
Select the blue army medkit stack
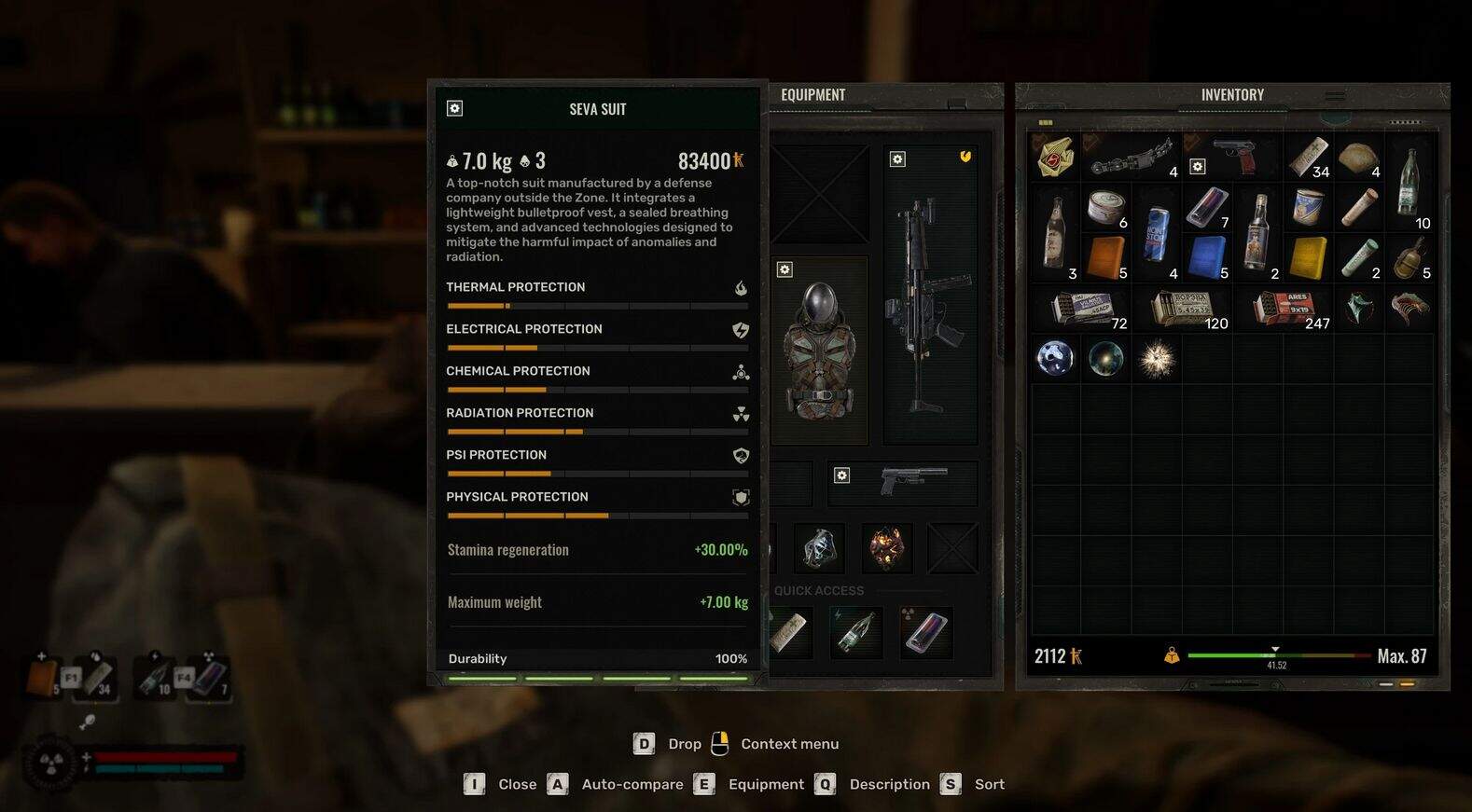click(x=1207, y=257)
